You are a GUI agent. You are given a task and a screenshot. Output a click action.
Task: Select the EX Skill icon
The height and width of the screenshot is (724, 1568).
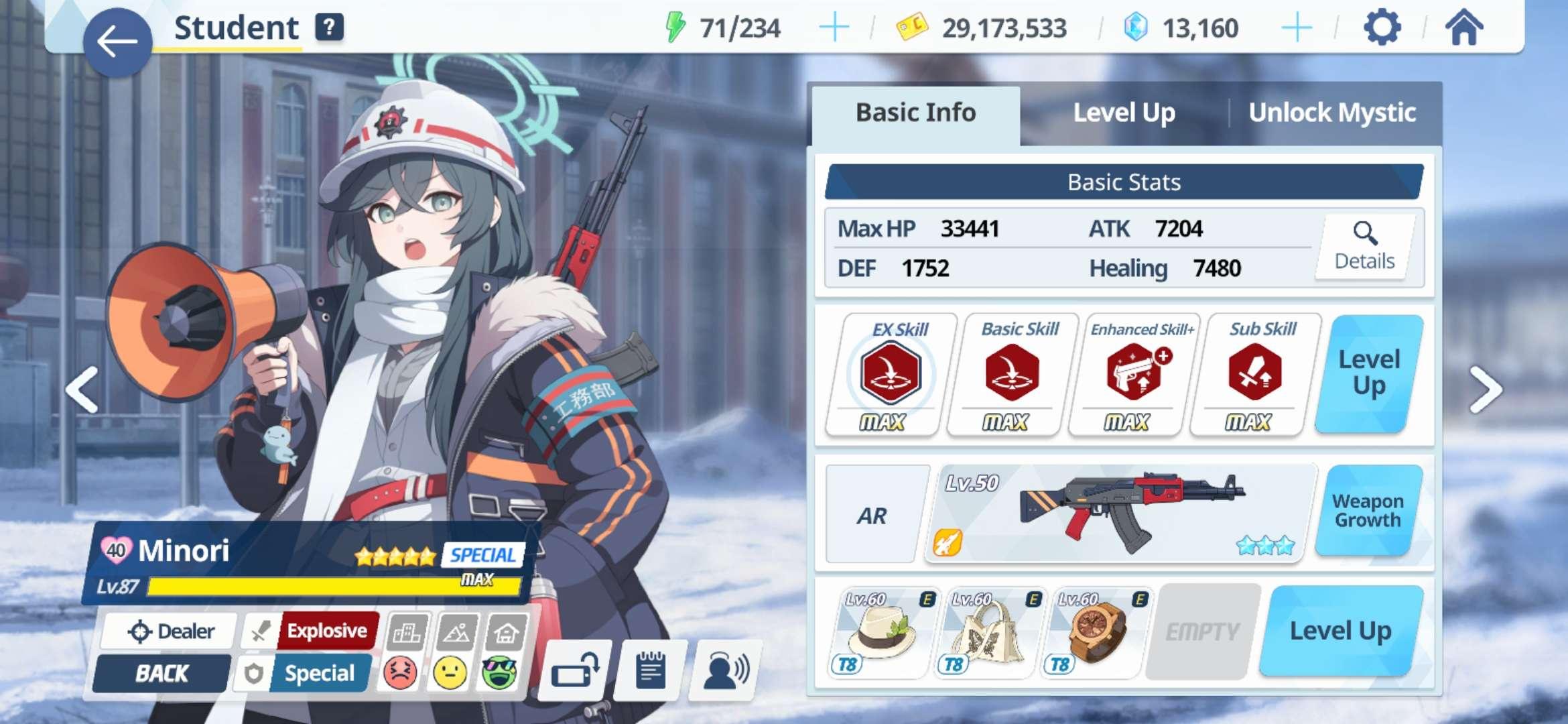tap(891, 373)
